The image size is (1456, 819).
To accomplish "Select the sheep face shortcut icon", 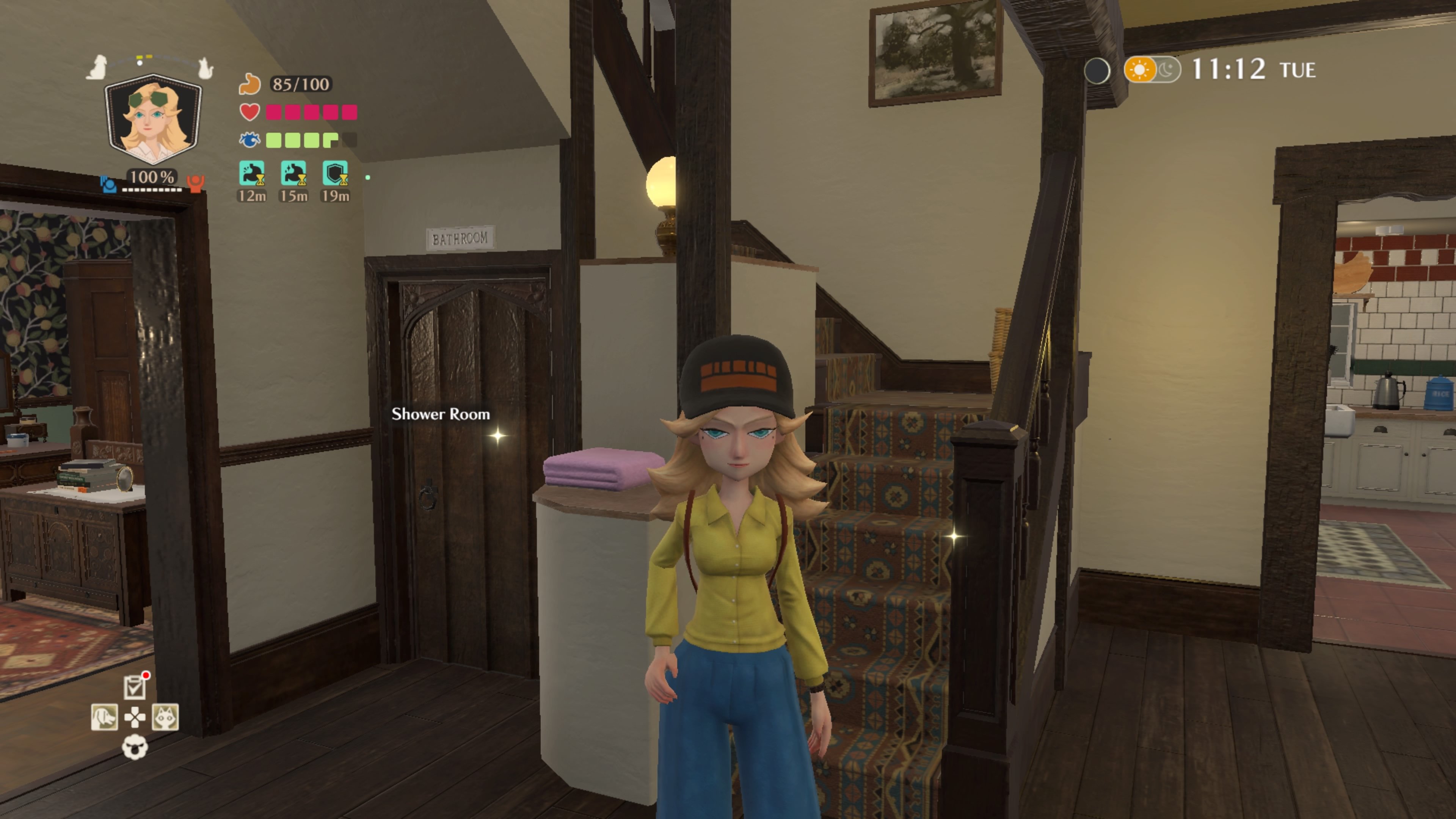I will (x=135, y=747).
